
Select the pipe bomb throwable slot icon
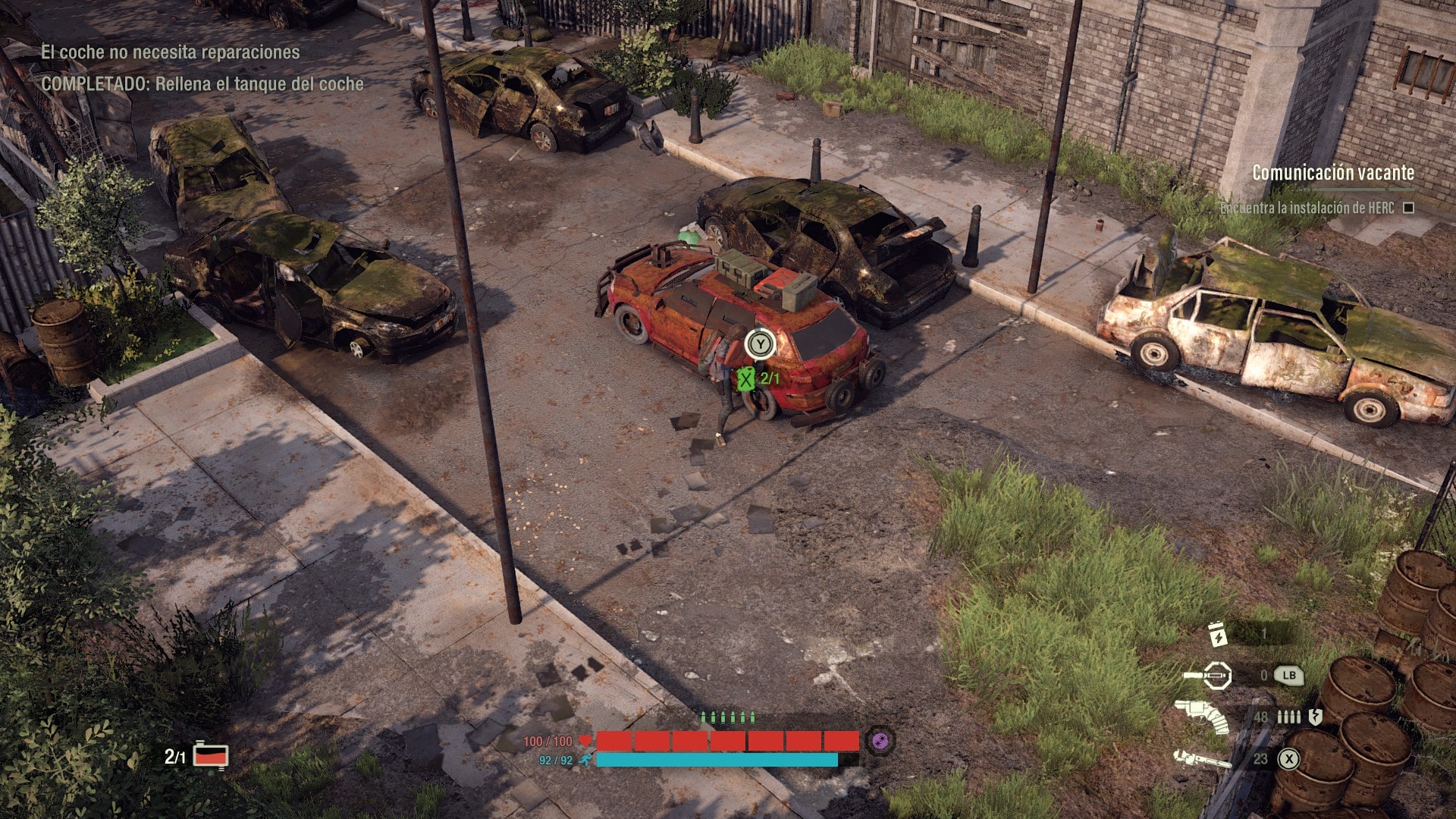1217,676
